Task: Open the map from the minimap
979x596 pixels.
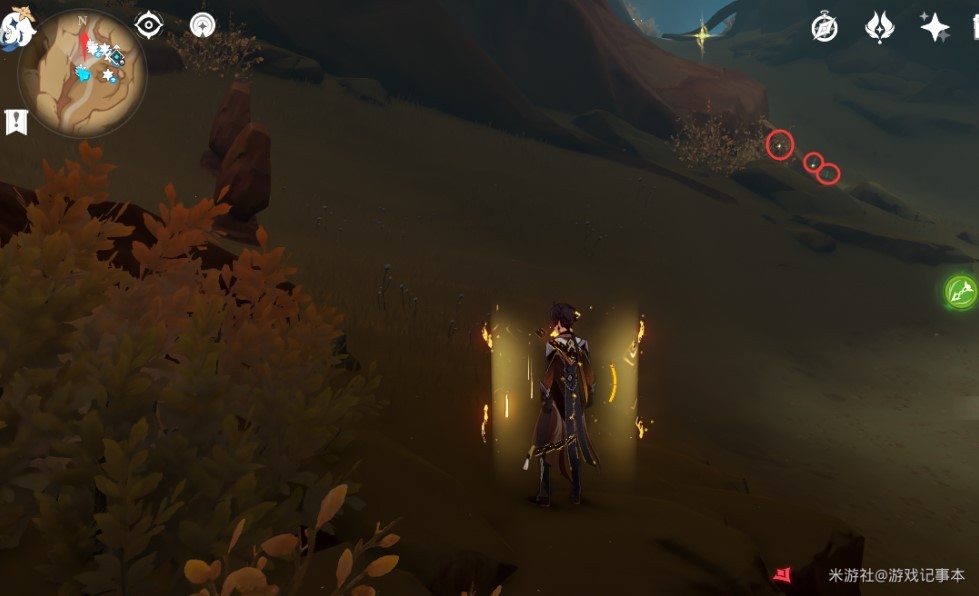Action: (x=82, y=73)
